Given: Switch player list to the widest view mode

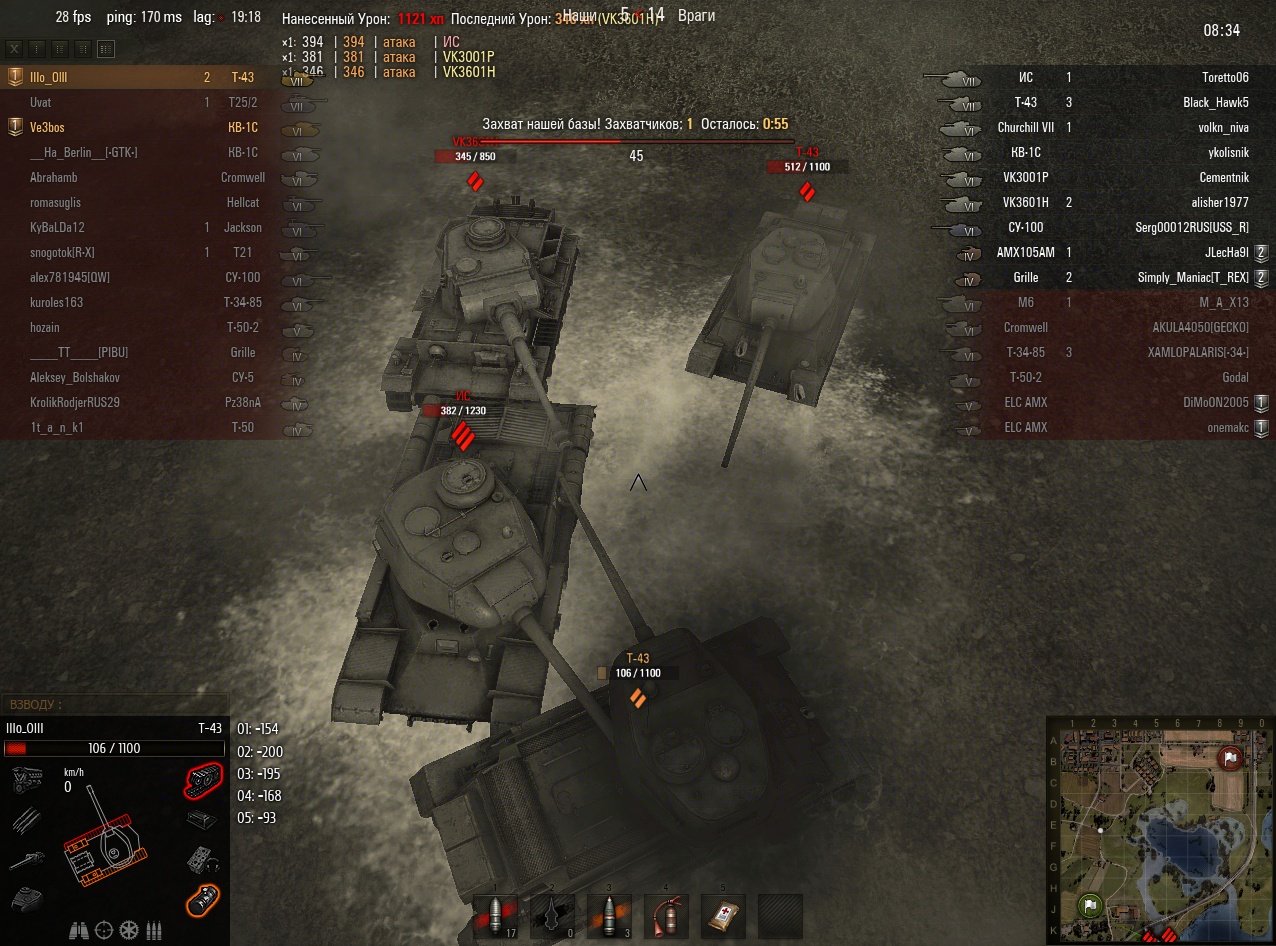Looking at the screenshot, I should click(x=106, y=48).
